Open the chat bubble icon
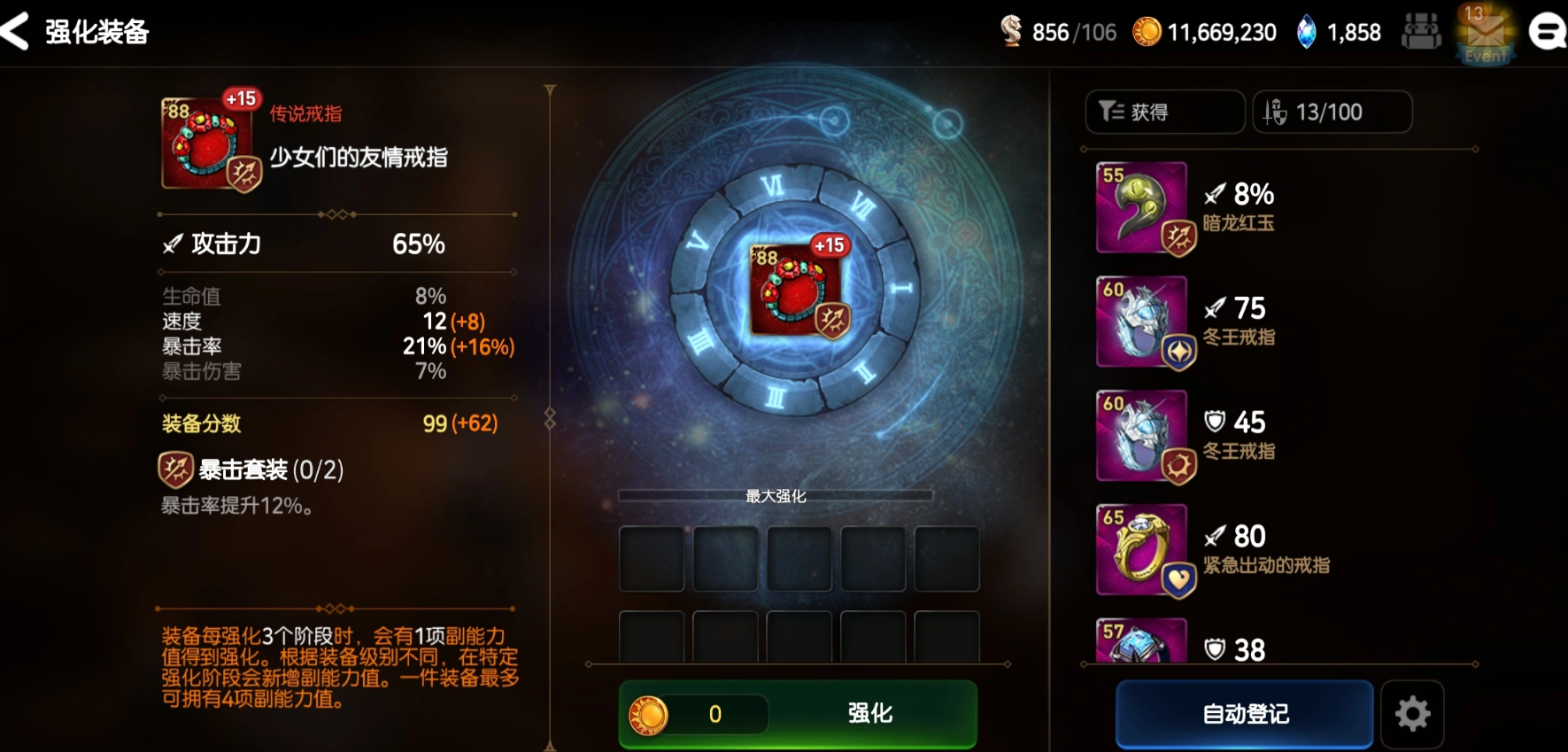This screenshot has height=752, width=1568. point(1548,33)
